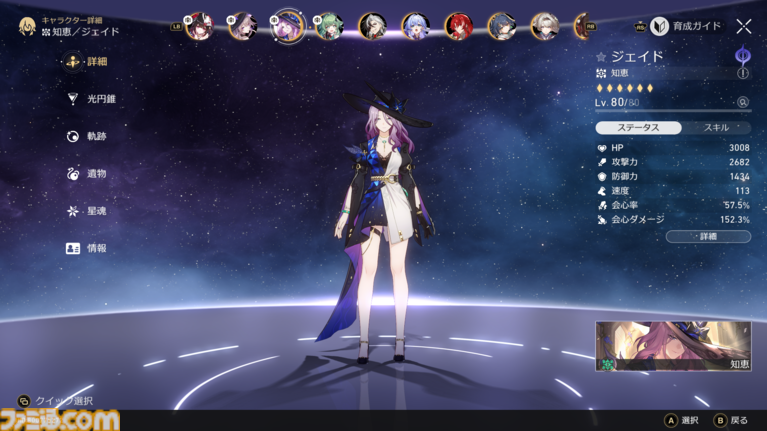Select the ステータス (Status) tab
The image size is (767, 431).
[x=639, y=128]
